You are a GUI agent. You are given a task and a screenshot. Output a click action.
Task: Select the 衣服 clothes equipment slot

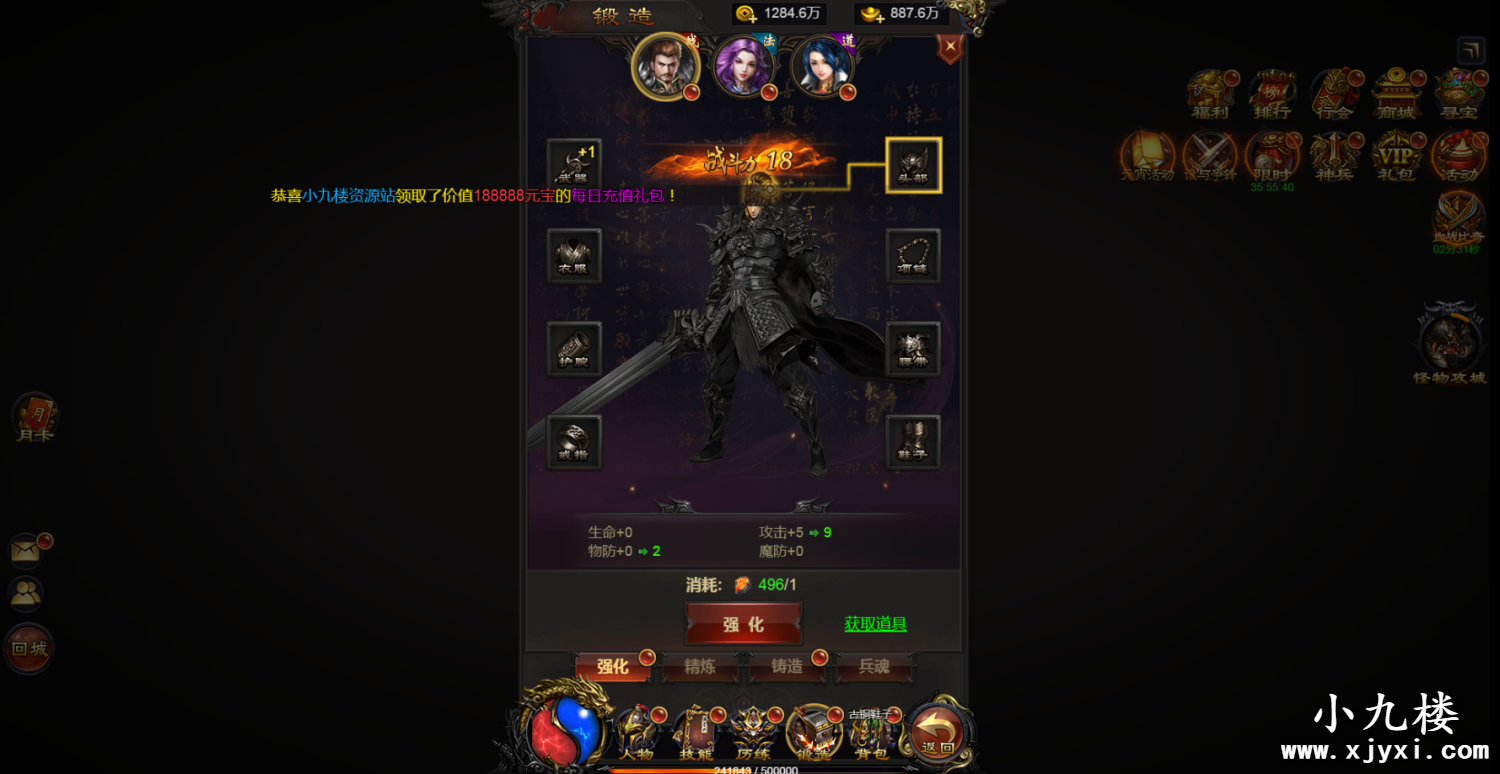coord(573,255)
